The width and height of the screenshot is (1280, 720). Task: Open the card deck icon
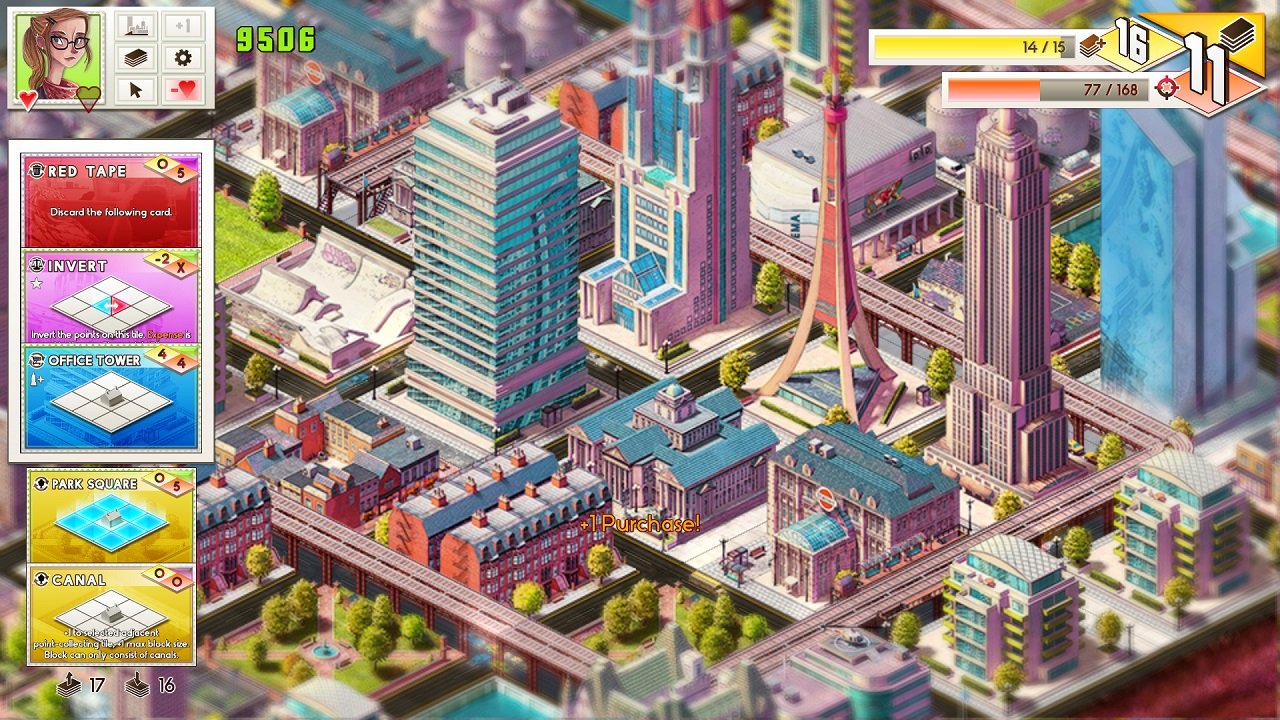pyautogui.click(x=135, y=56)
